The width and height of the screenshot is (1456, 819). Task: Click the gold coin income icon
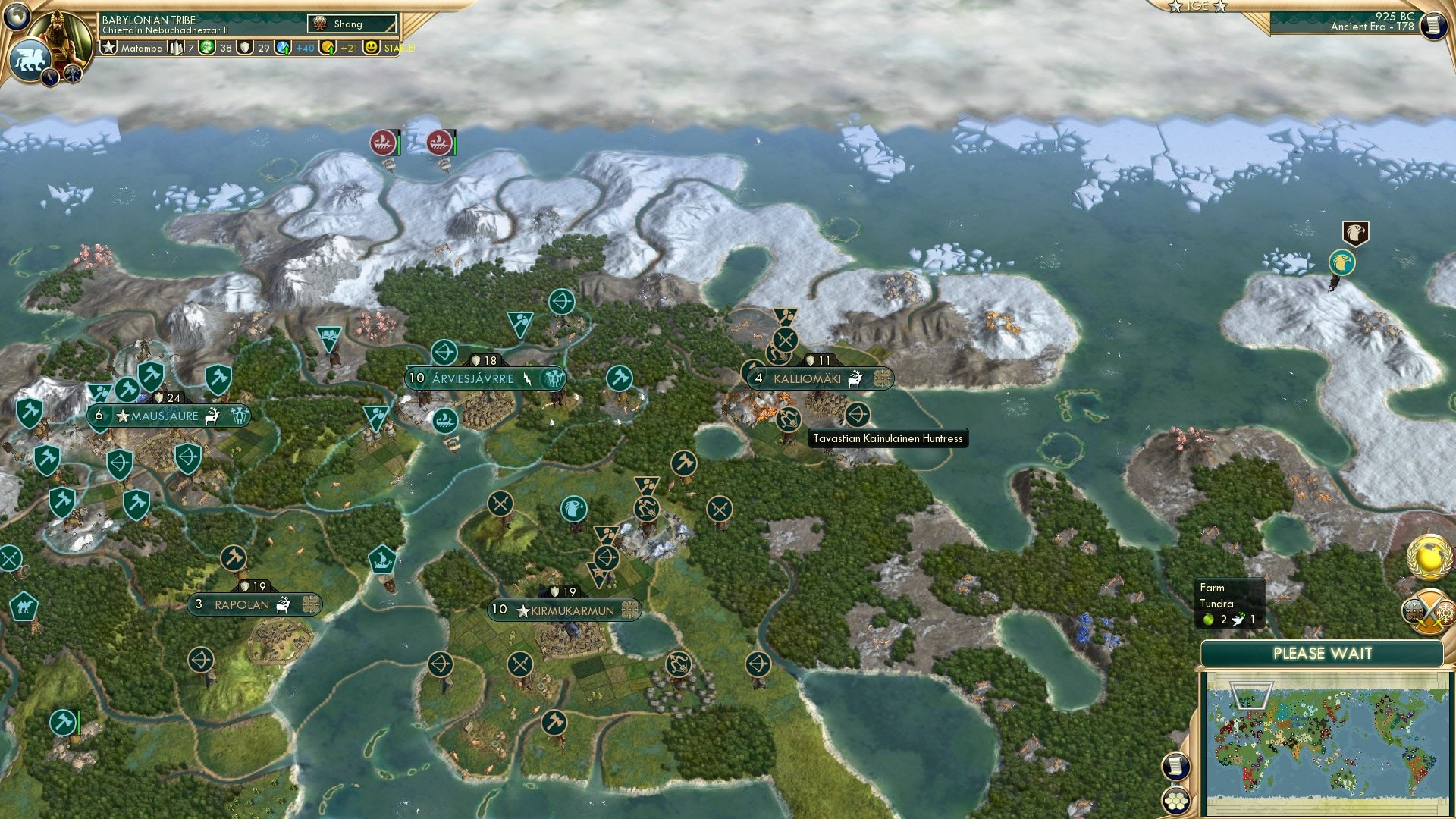point(328,48)
